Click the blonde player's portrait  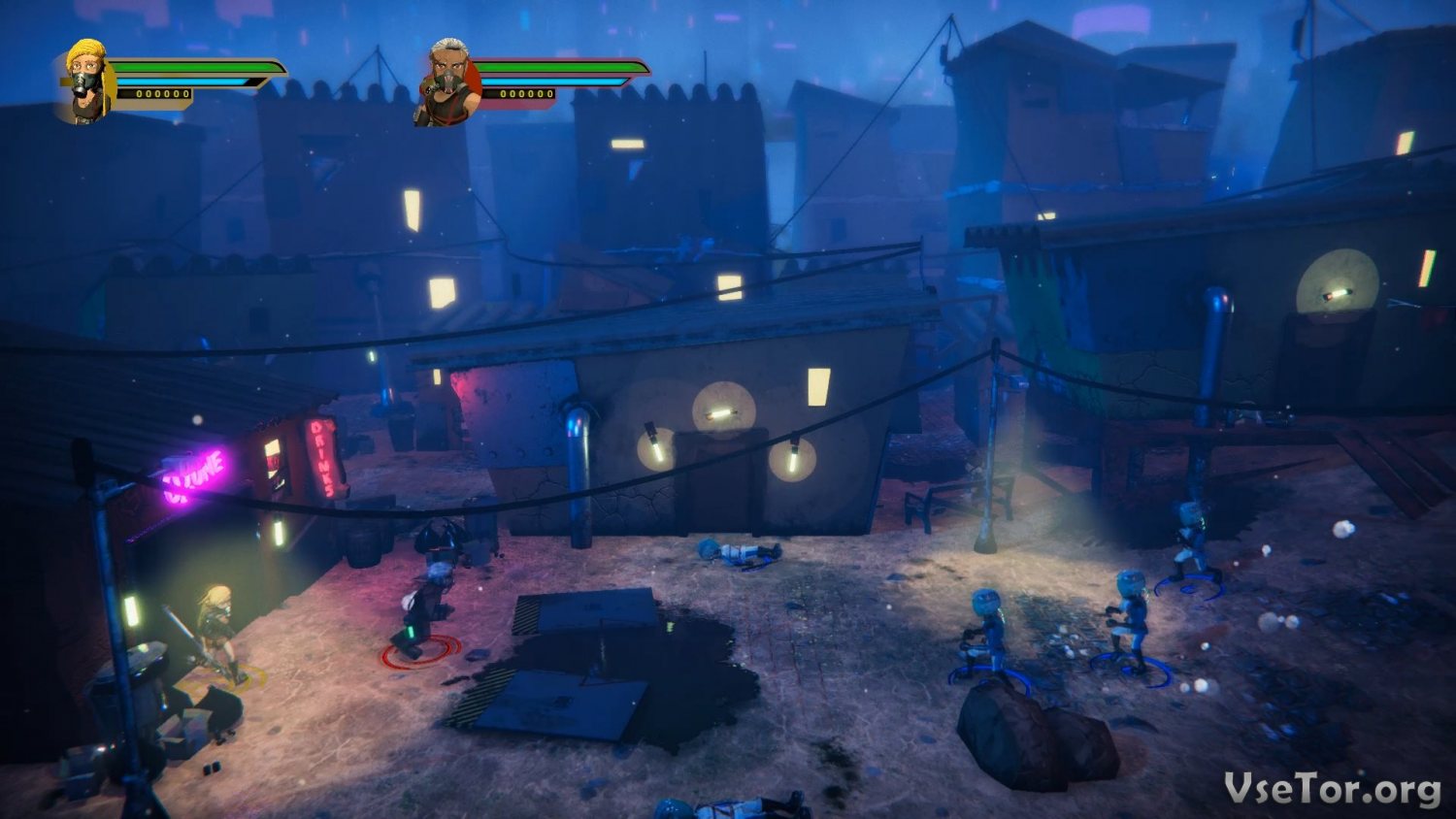click(x=88, y=81)
